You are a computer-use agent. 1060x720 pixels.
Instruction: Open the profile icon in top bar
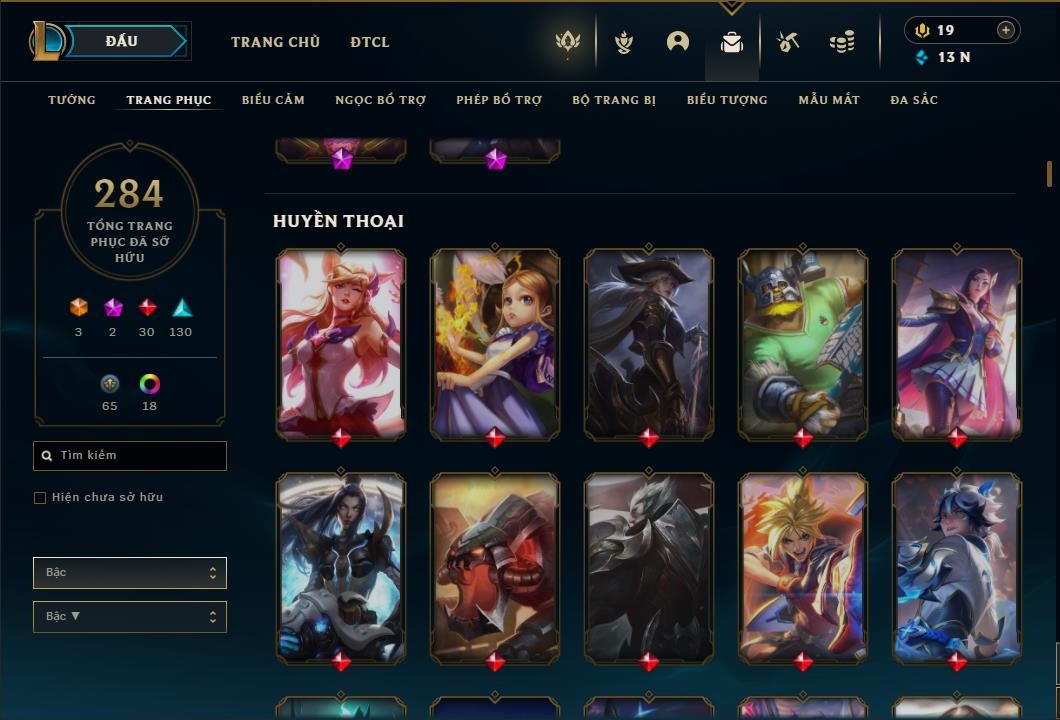tap(678, 42)
